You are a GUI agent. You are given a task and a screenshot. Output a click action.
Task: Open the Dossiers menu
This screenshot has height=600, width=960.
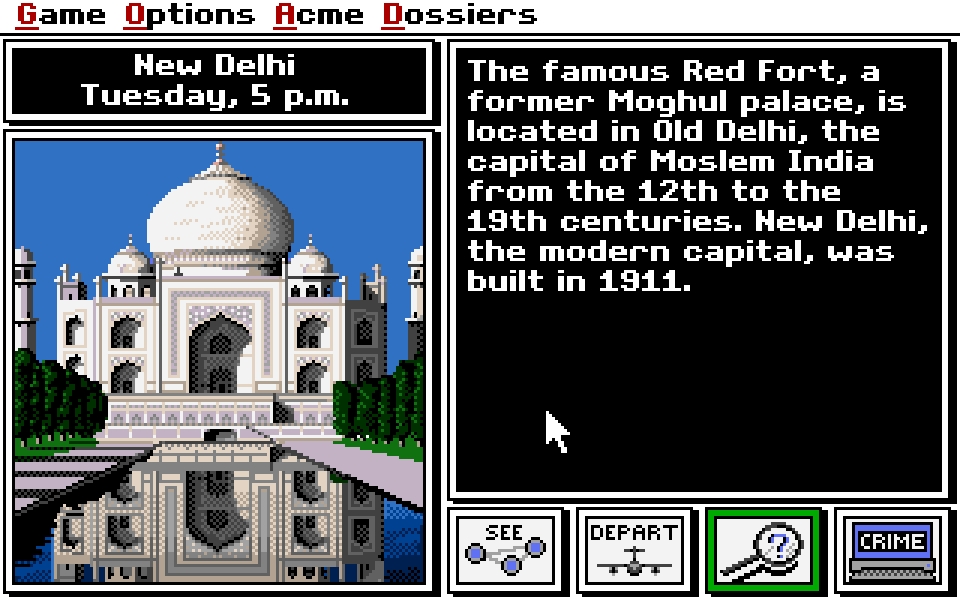coord(460,15)
